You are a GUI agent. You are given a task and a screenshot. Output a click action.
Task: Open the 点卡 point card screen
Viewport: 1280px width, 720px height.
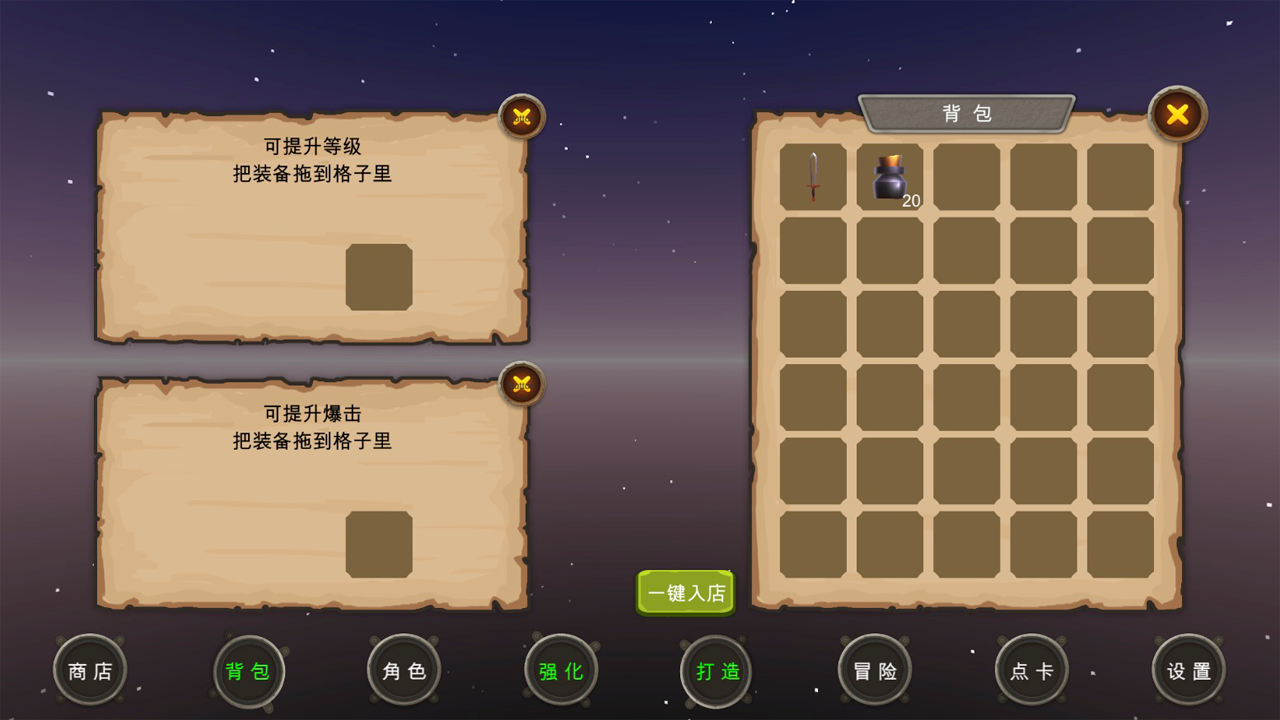pos(1031,671)
